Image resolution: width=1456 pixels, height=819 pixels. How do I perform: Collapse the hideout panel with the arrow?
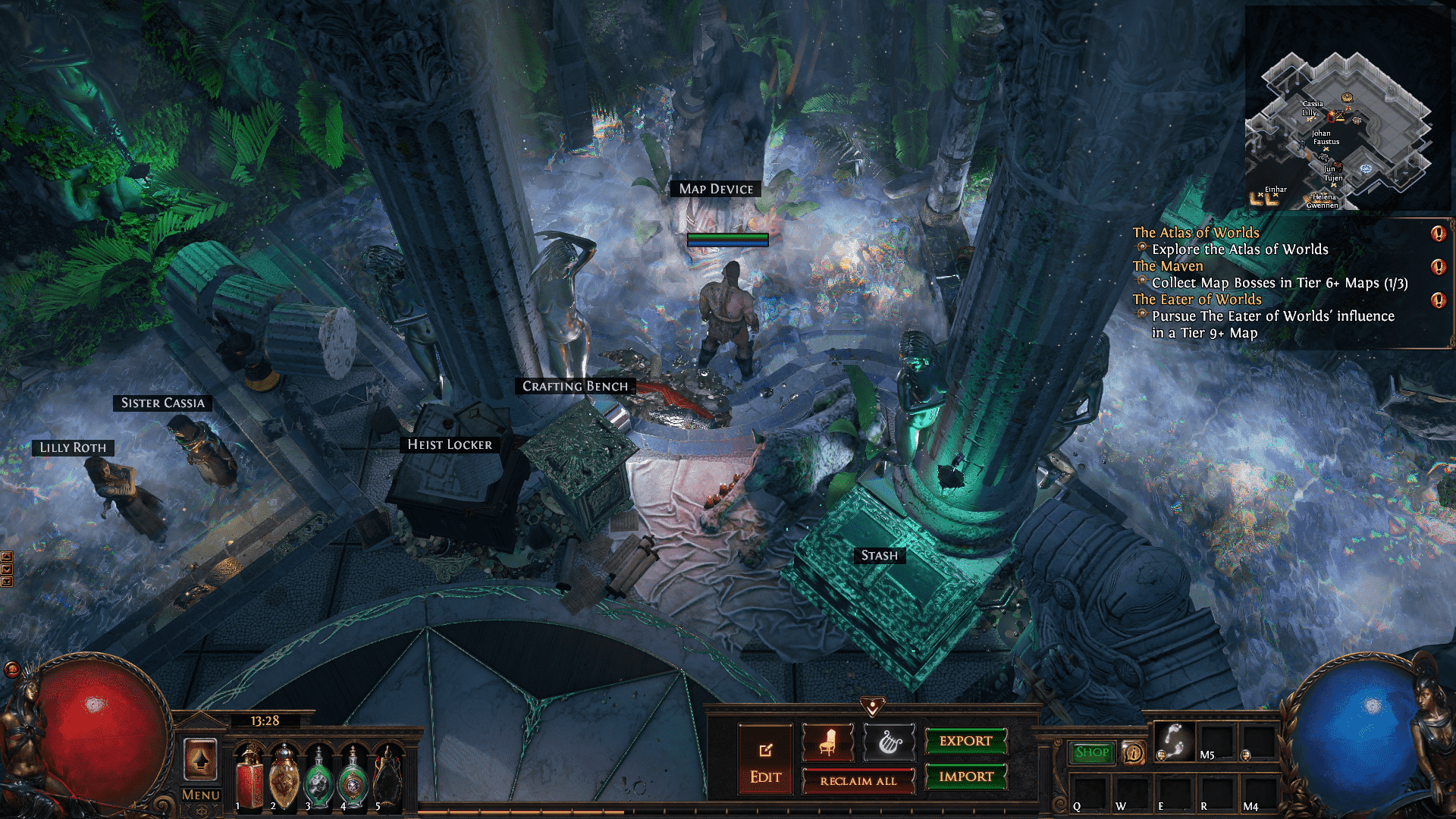click(x=873, y=708)
